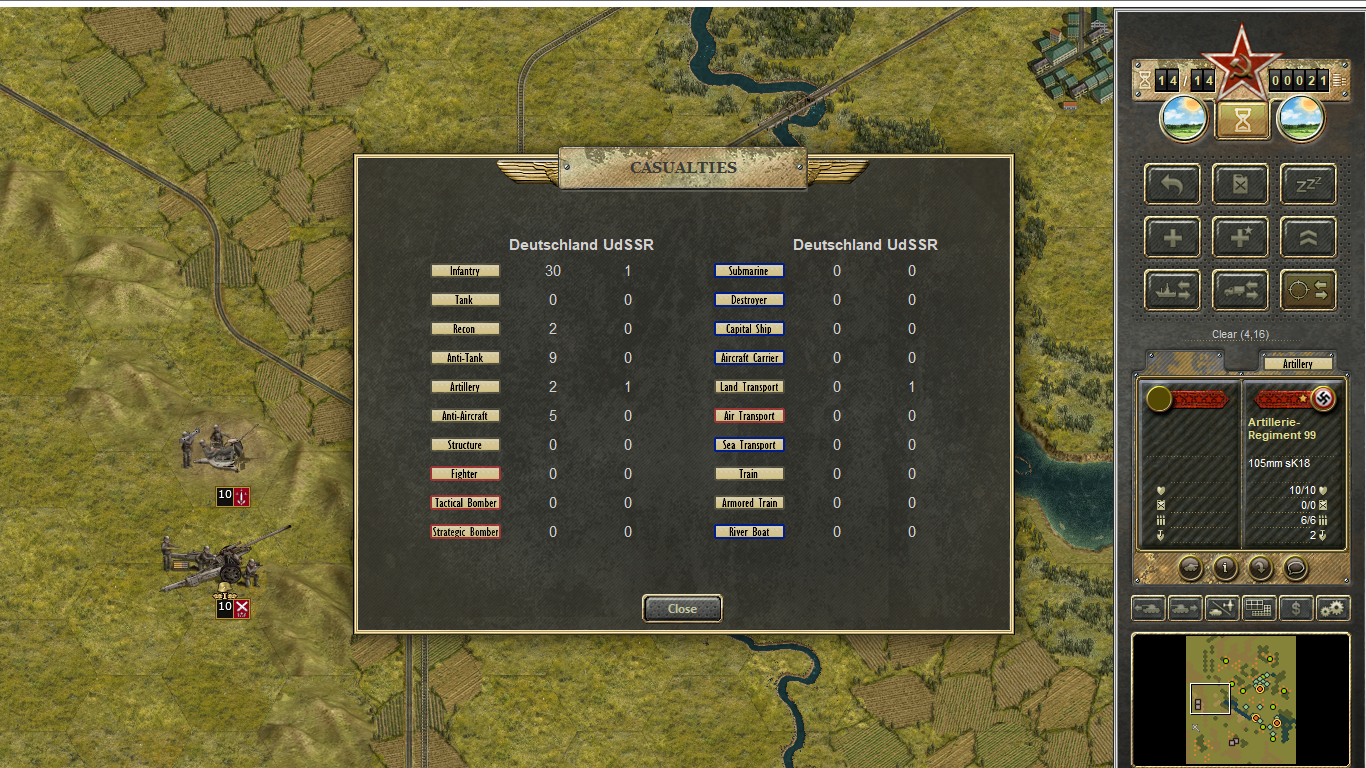1366x768 pixels.
Task: Upgrade the unit with the chevrons button
Action: click(x=1308, y=238)
